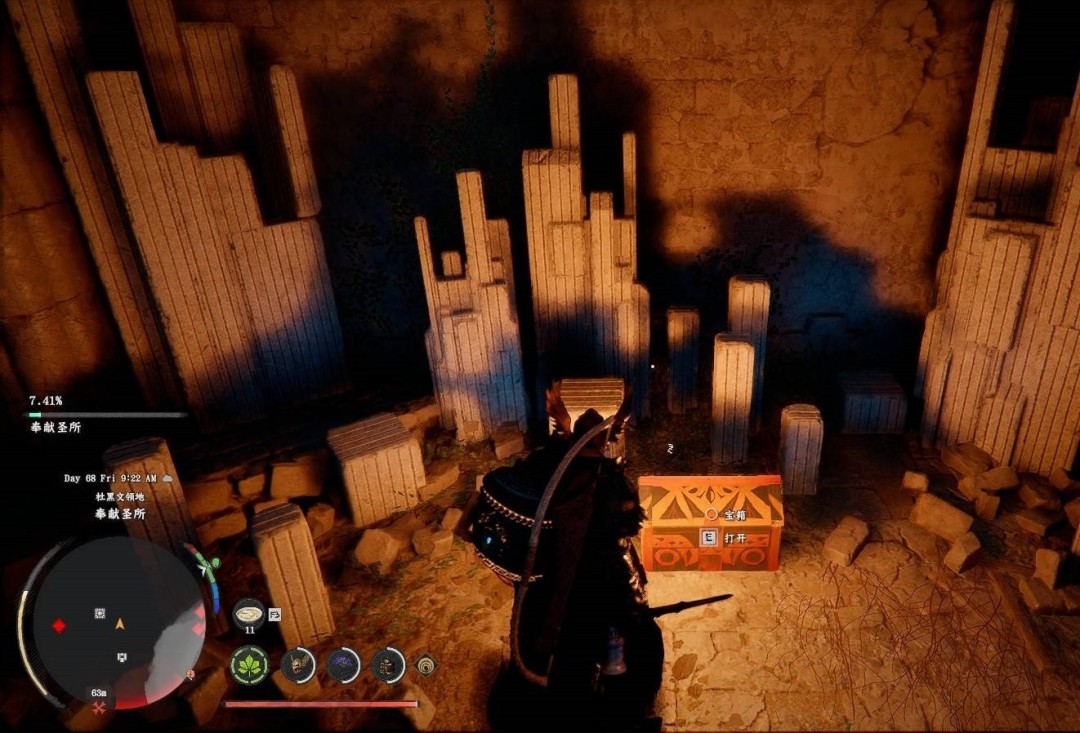The height and width of the screenshot is (733, 1080).
Task: Activate the green leaf ability
Action: point(249,665)
